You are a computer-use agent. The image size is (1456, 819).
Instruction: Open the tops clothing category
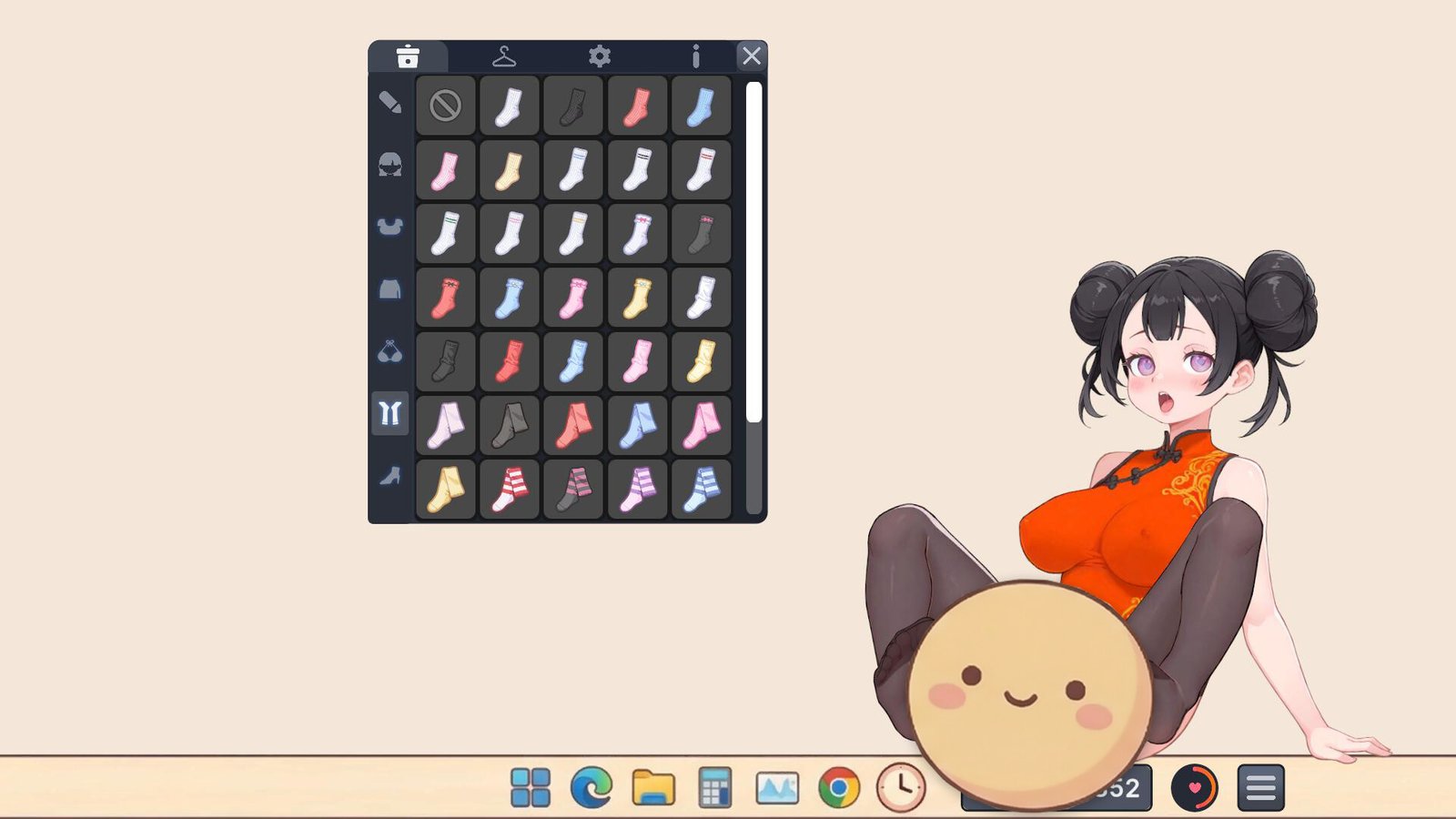[390, 227]
